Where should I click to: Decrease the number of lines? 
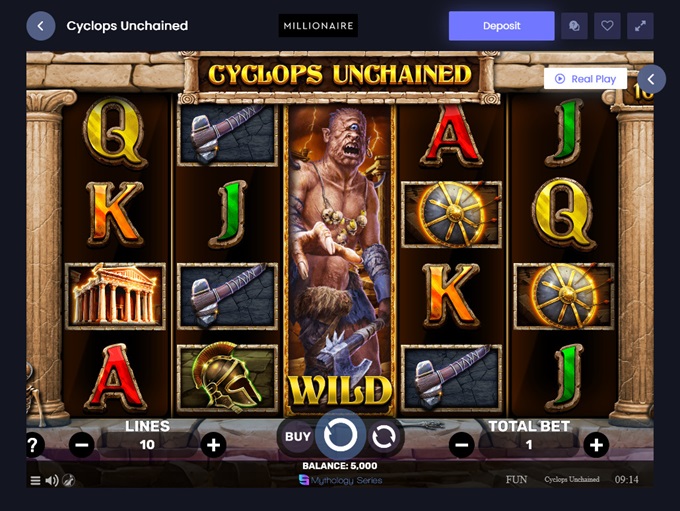tap(82, 445)
